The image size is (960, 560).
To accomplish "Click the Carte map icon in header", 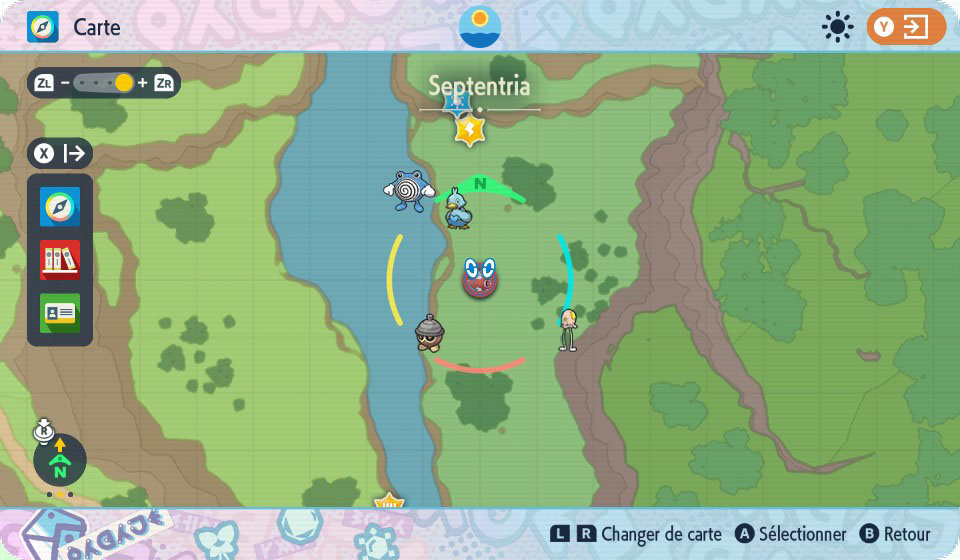I will click(x=43, y=27).
